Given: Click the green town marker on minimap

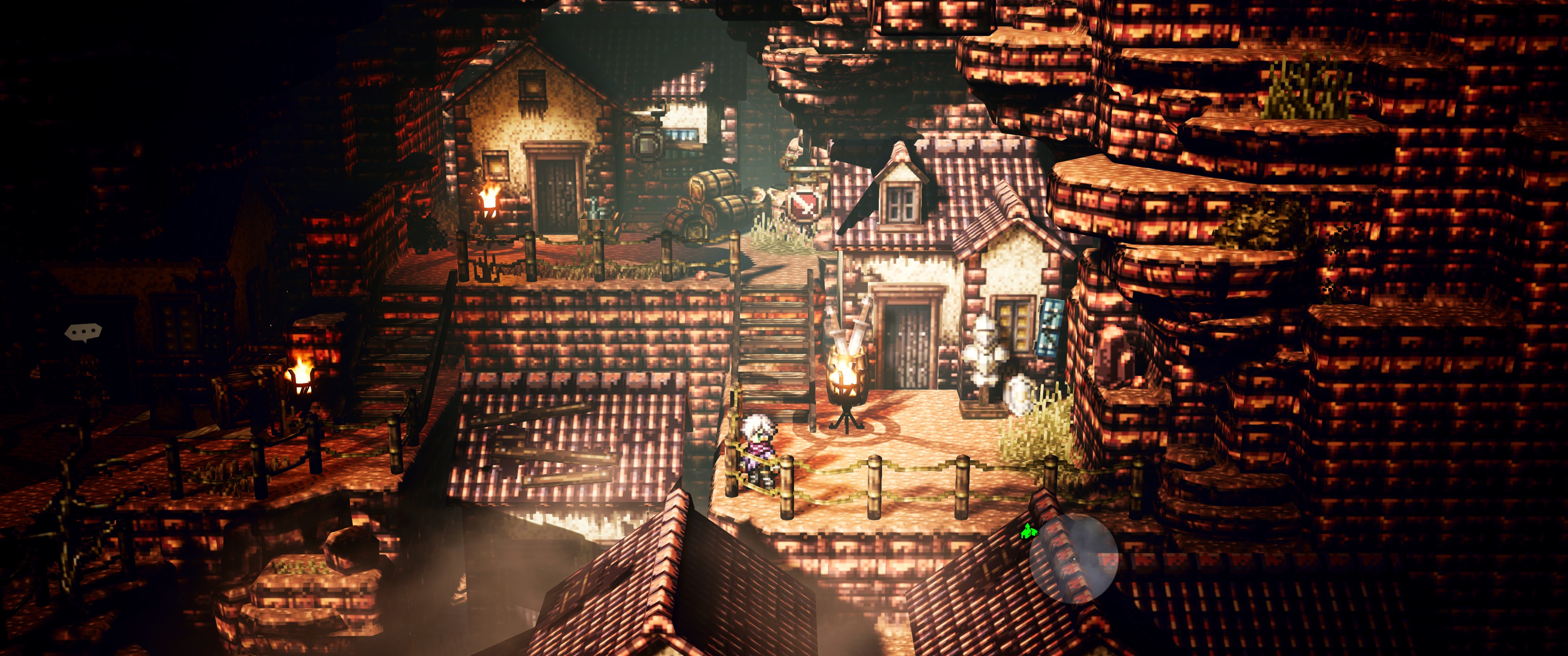Looking at the screenshot, I should click(1027, 531).
